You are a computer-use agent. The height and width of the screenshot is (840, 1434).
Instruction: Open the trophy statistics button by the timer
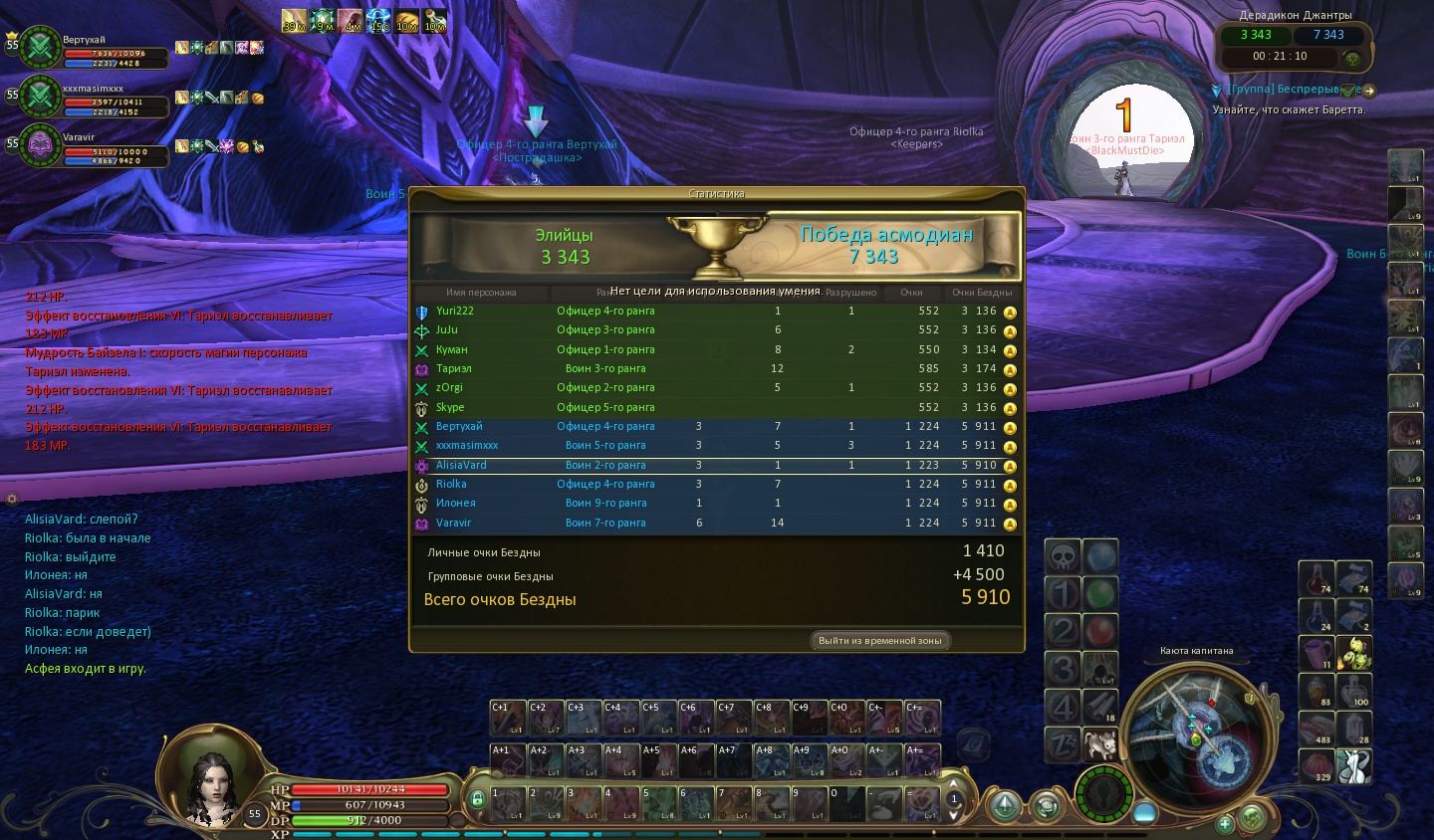click(x=1351, y=59)
